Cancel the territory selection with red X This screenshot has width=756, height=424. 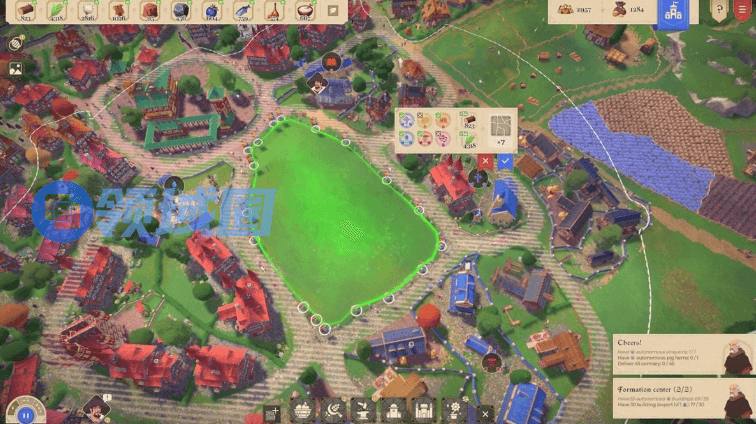486,160
